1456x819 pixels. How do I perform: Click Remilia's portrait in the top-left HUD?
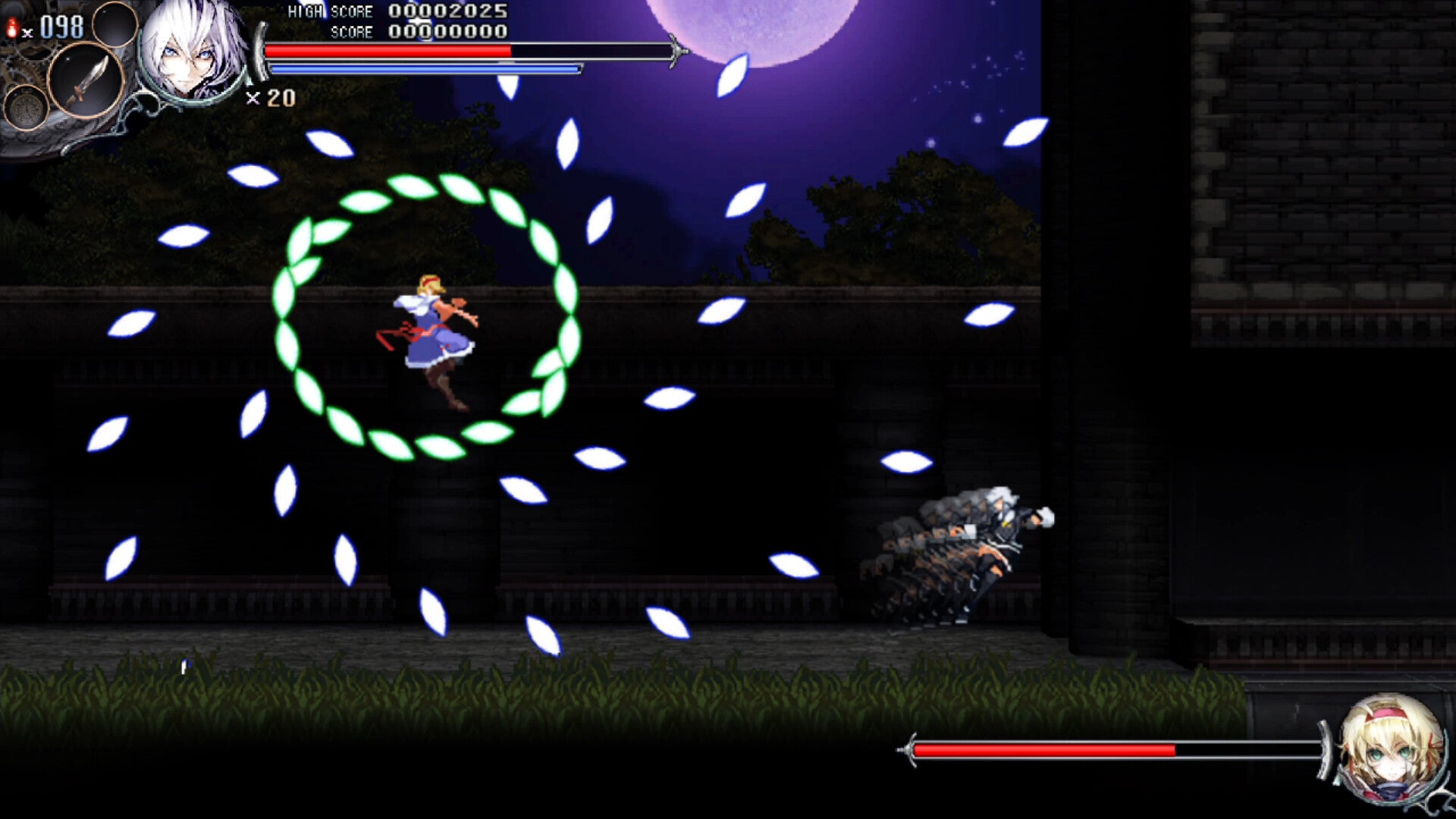[x=192, y=53]
